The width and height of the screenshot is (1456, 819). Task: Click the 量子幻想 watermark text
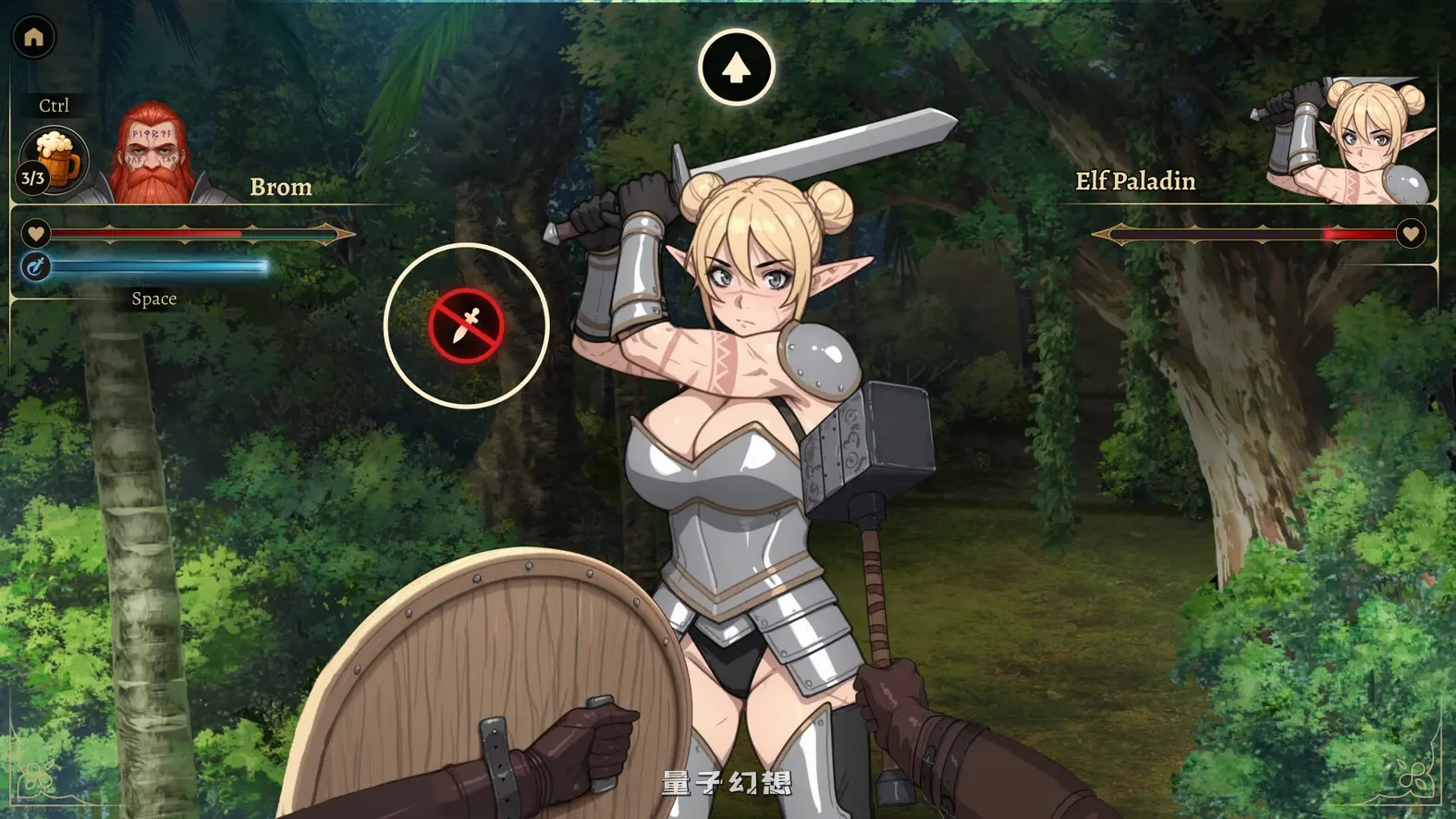coord(727,782)
